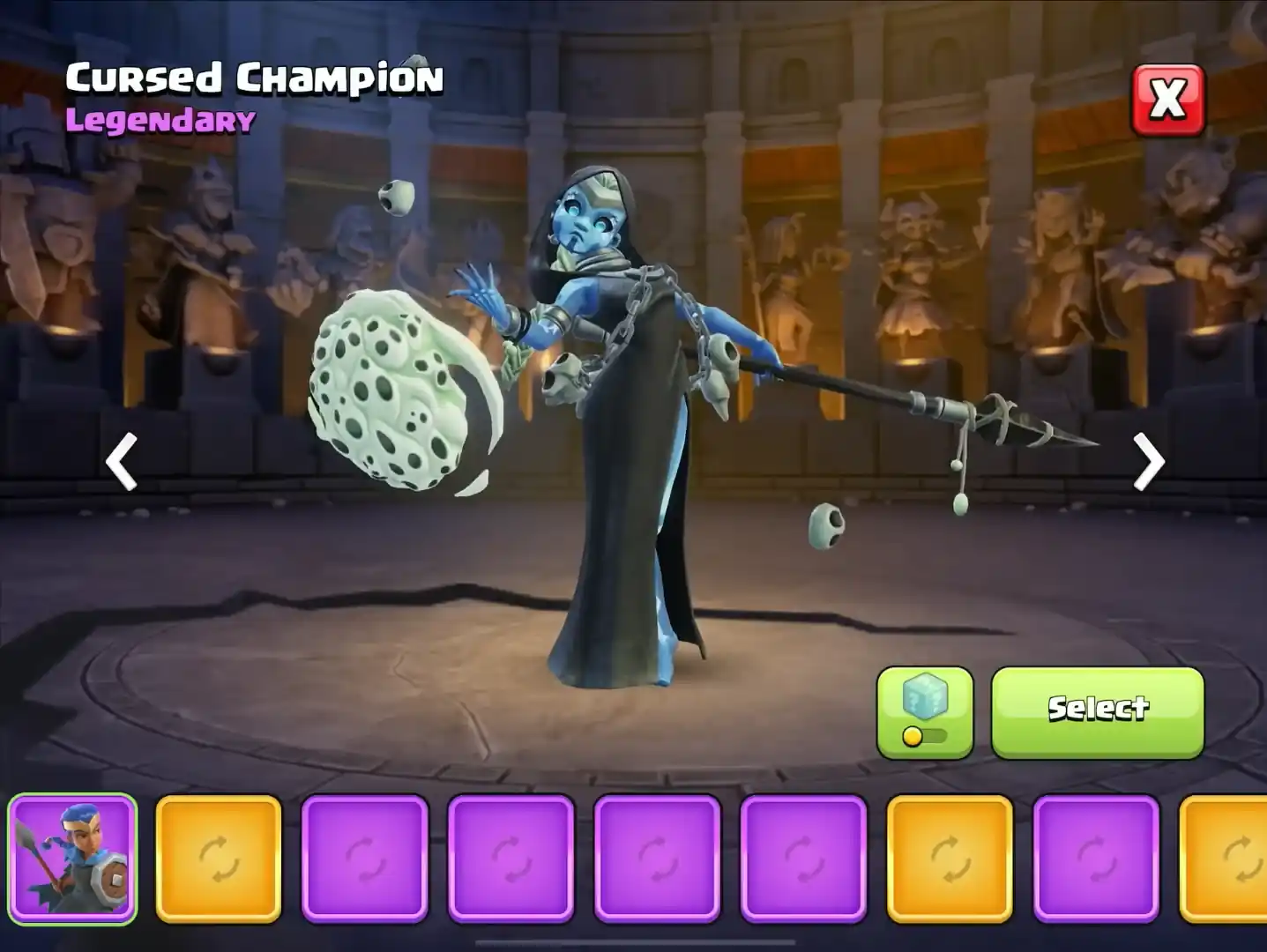Viewport: 1267px width, 952px height.
Task: Close the skin preview with the red X
Action: point(1167,100)
